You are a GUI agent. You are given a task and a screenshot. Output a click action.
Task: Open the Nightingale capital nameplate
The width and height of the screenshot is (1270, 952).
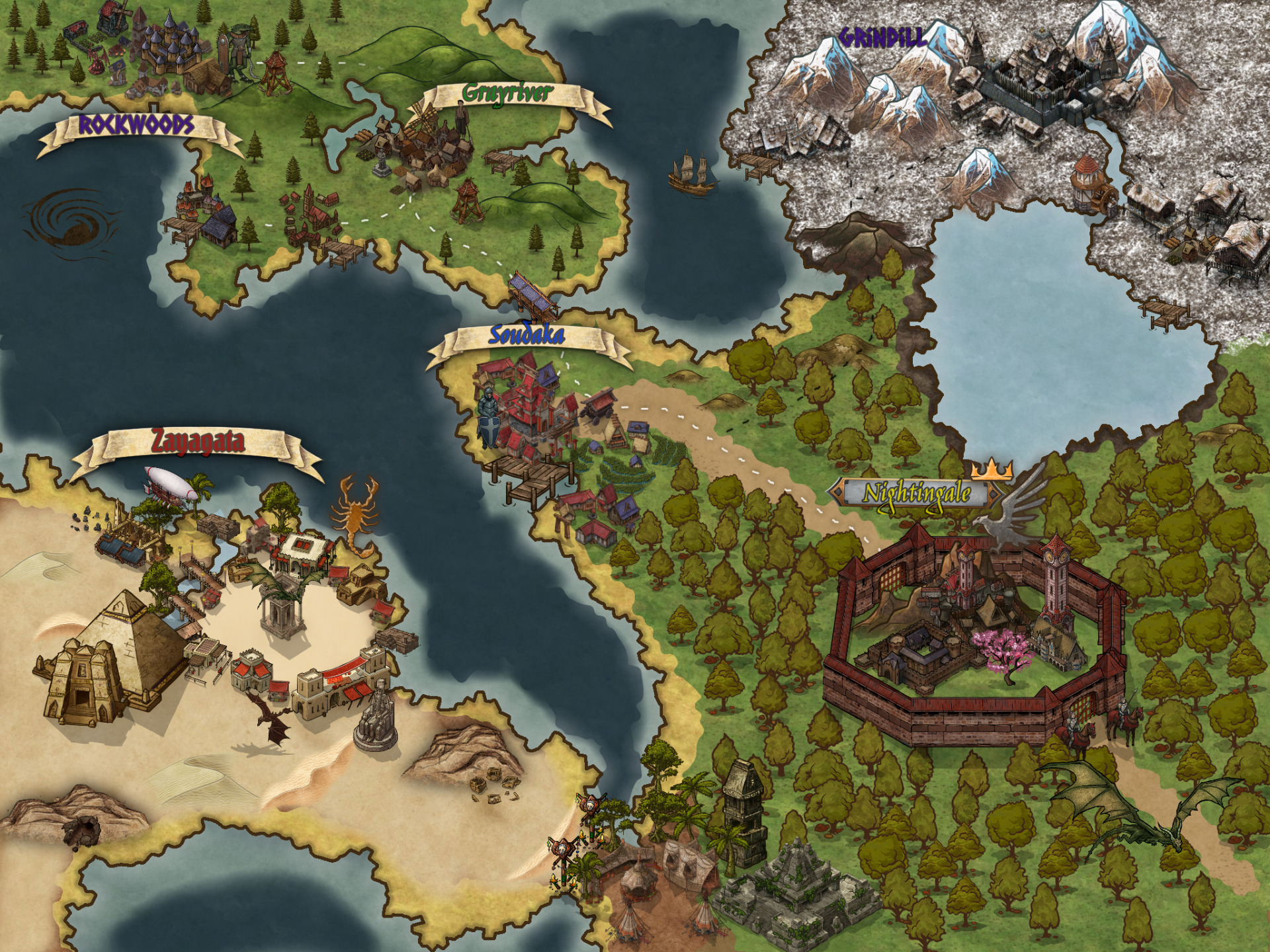point(917,493)
